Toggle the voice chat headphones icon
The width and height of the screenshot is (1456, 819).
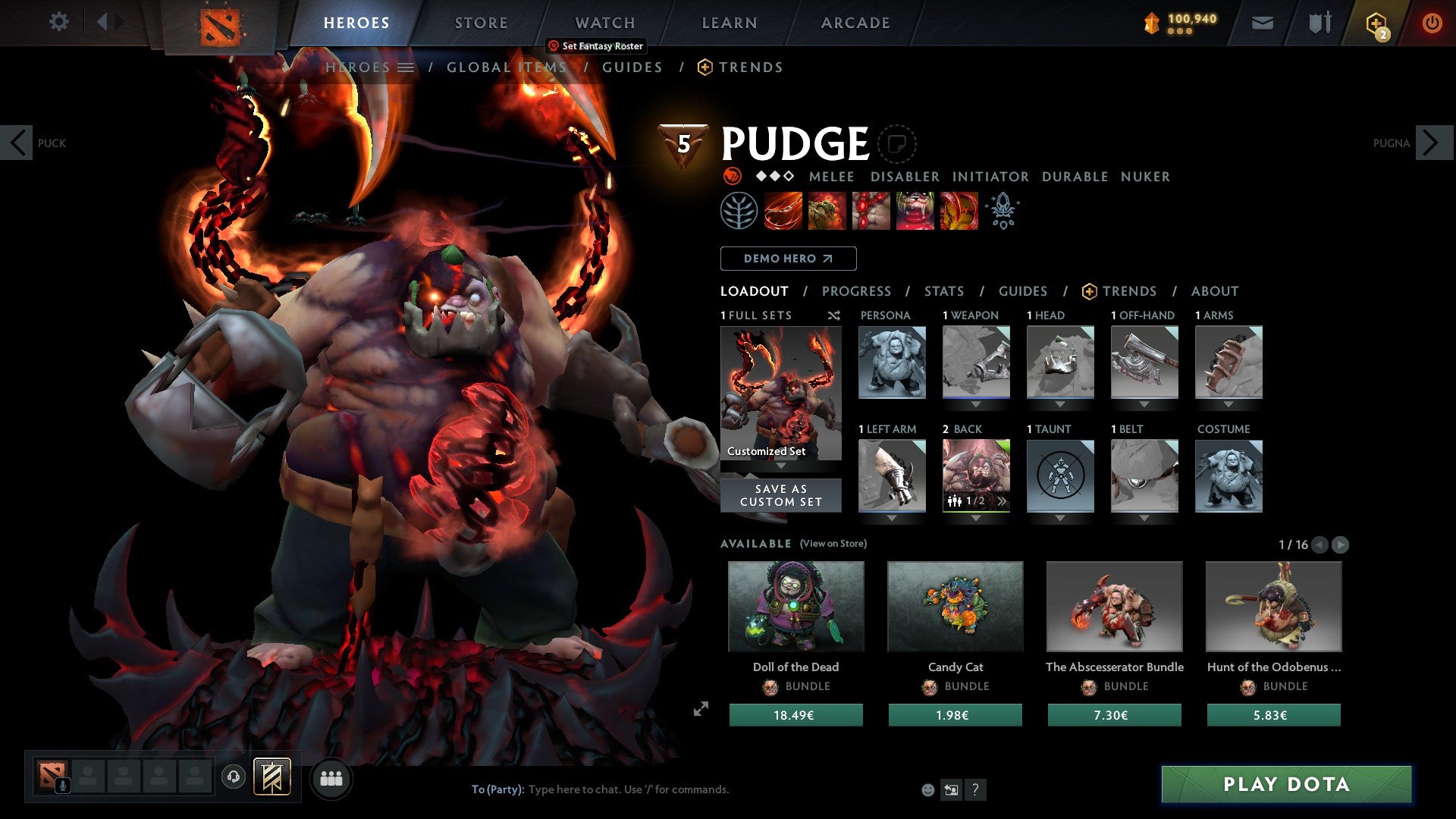233,778
